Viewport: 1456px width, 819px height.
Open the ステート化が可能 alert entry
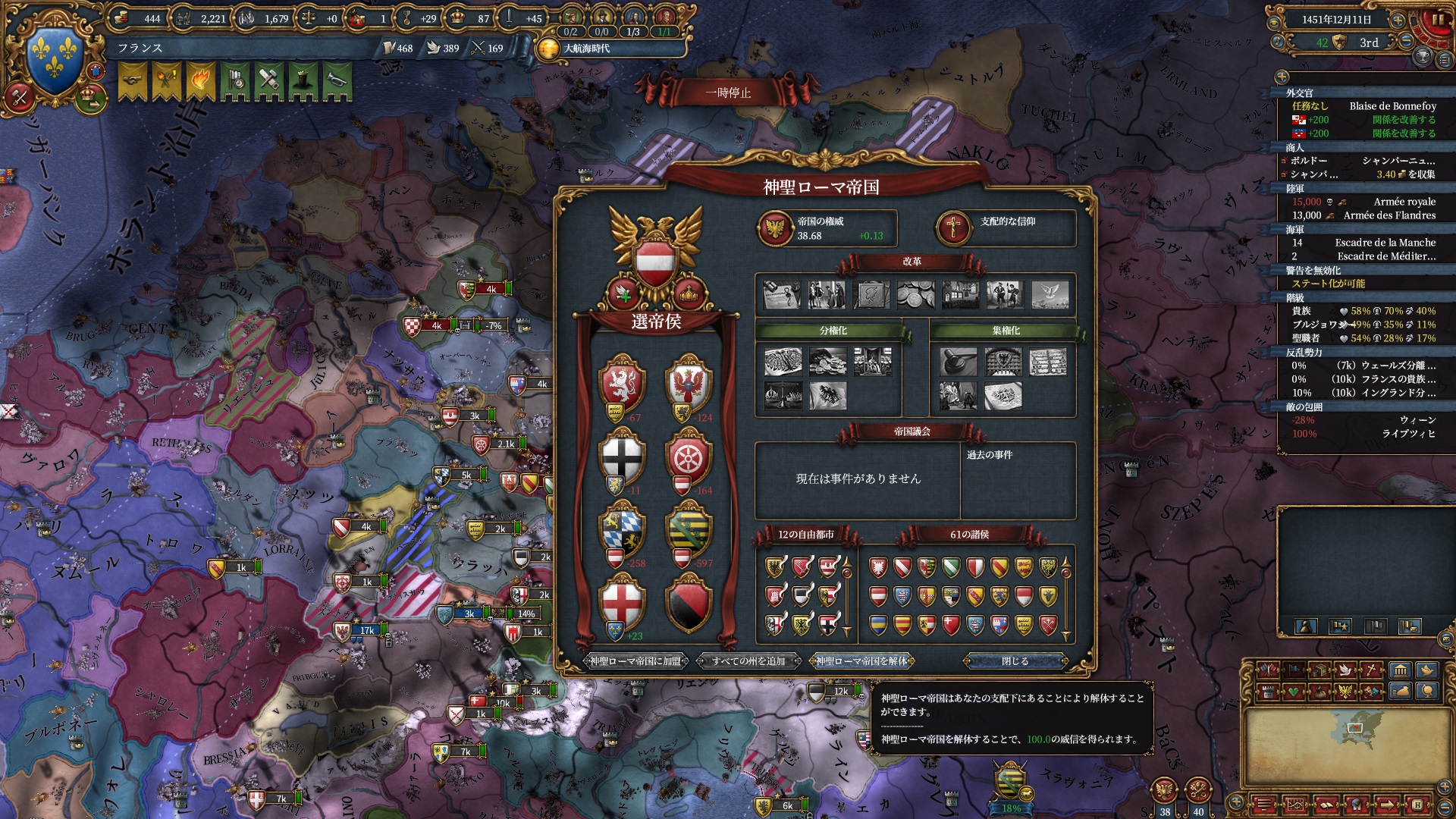[x=1328, y=284]
